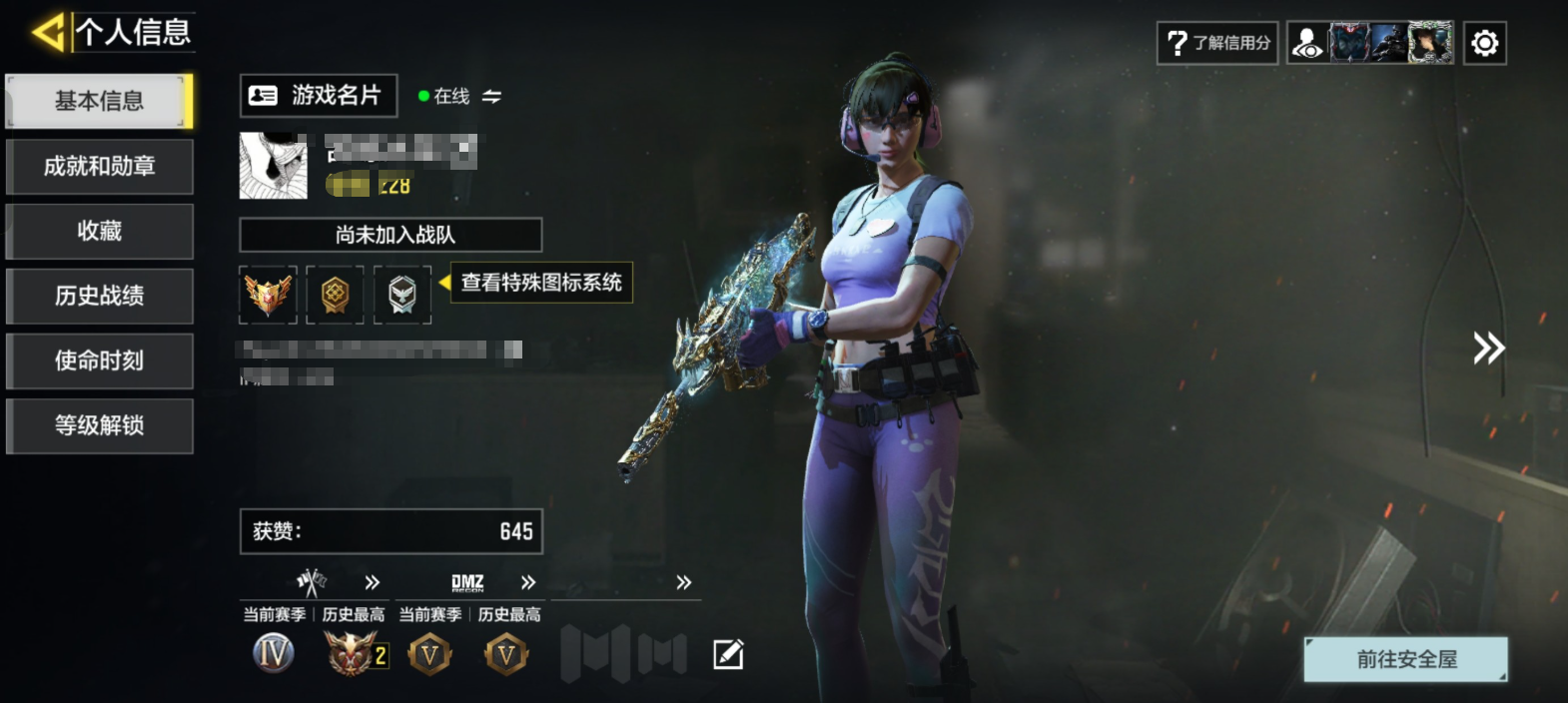Toggle the 在线 online status switch
The width and height of the screenshot is (1568, 703).
[x=491, y=96]
